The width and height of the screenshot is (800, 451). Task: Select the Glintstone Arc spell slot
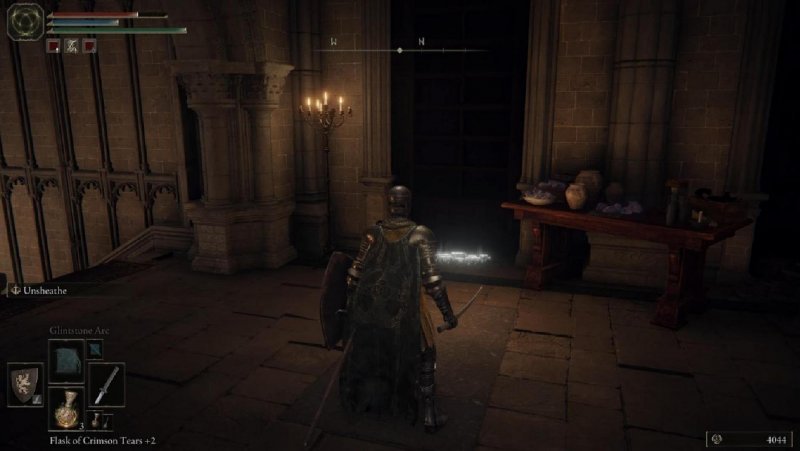[x=66, y=358]
